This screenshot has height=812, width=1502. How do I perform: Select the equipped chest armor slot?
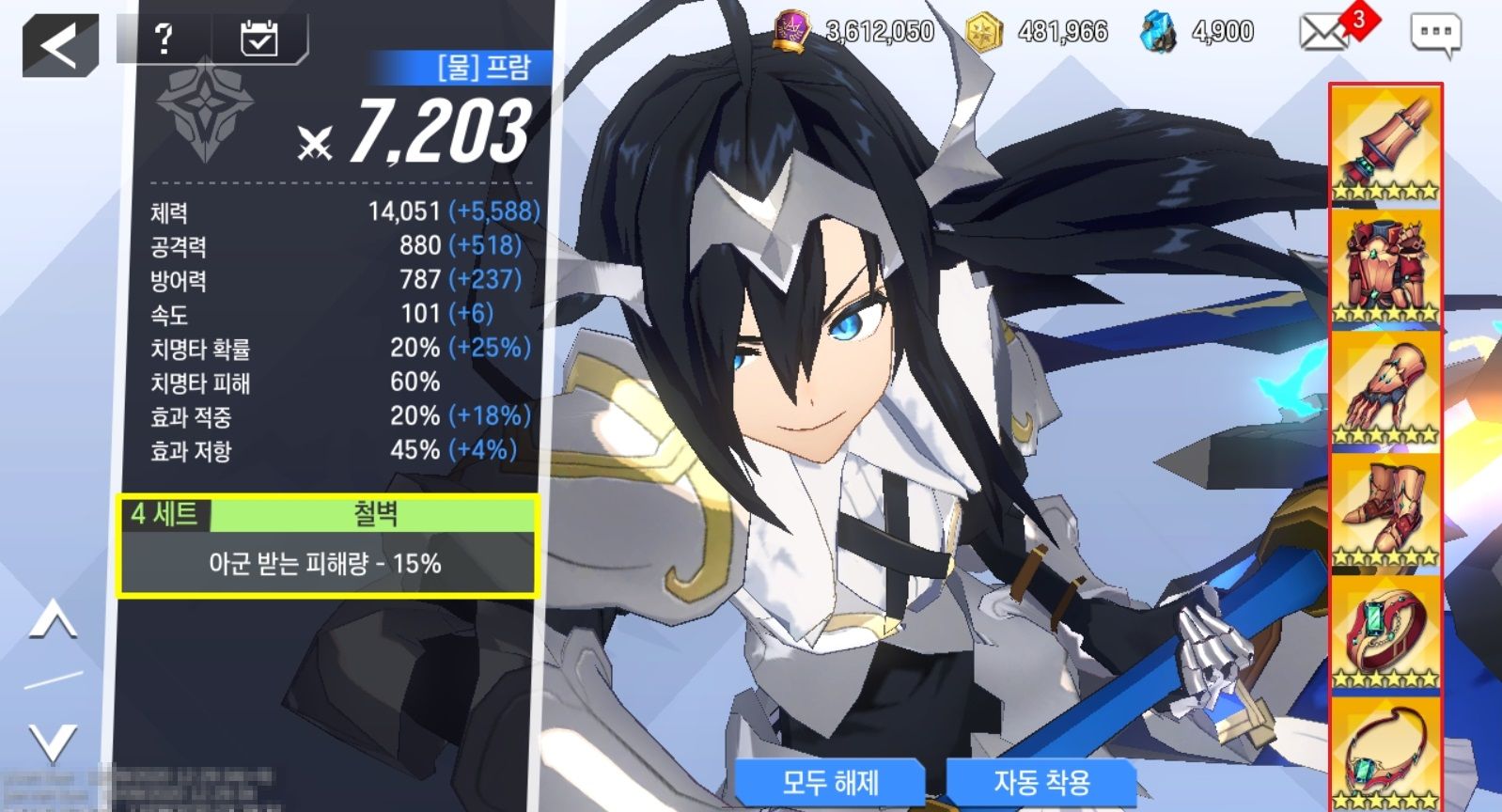[x=1385, y=267]
